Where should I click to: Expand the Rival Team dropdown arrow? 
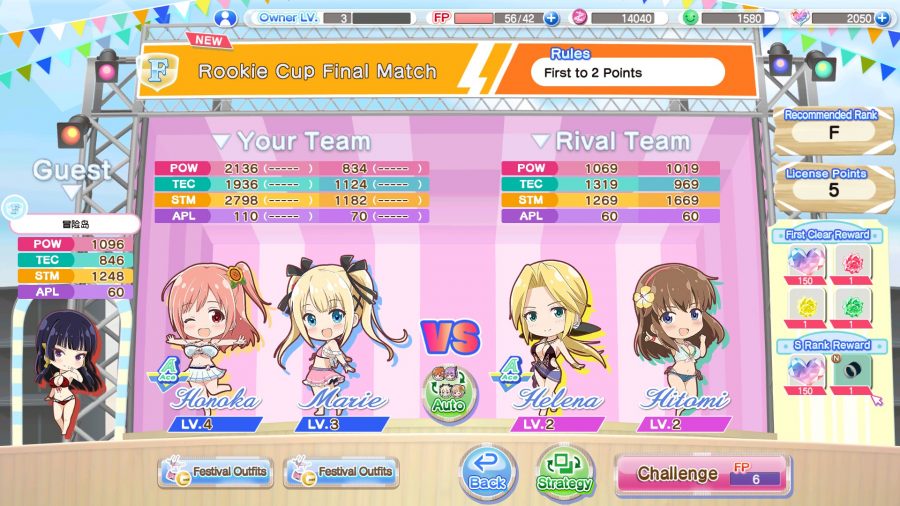pyautogui.click(x=540, y=142)
